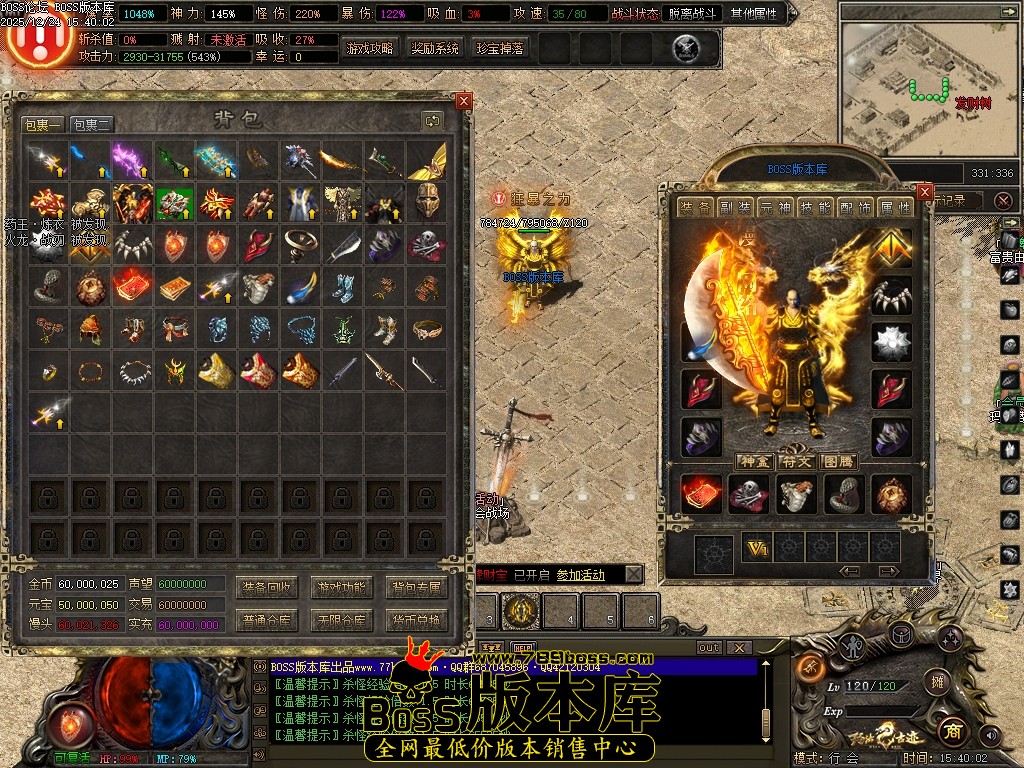Open the 普通仓库 storage

coord(268,620)
